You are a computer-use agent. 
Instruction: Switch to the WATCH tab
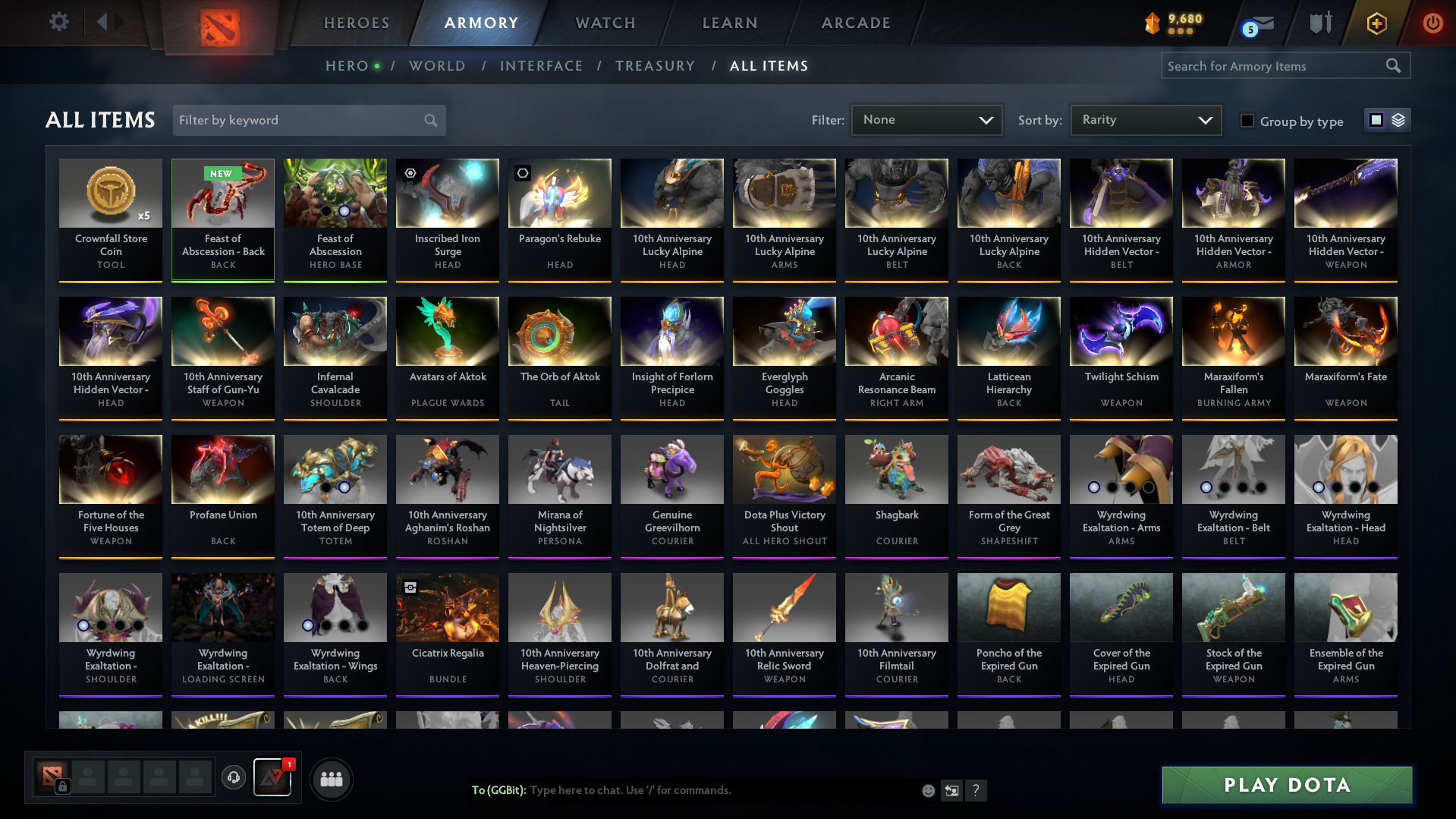click(x=605, y=23)
